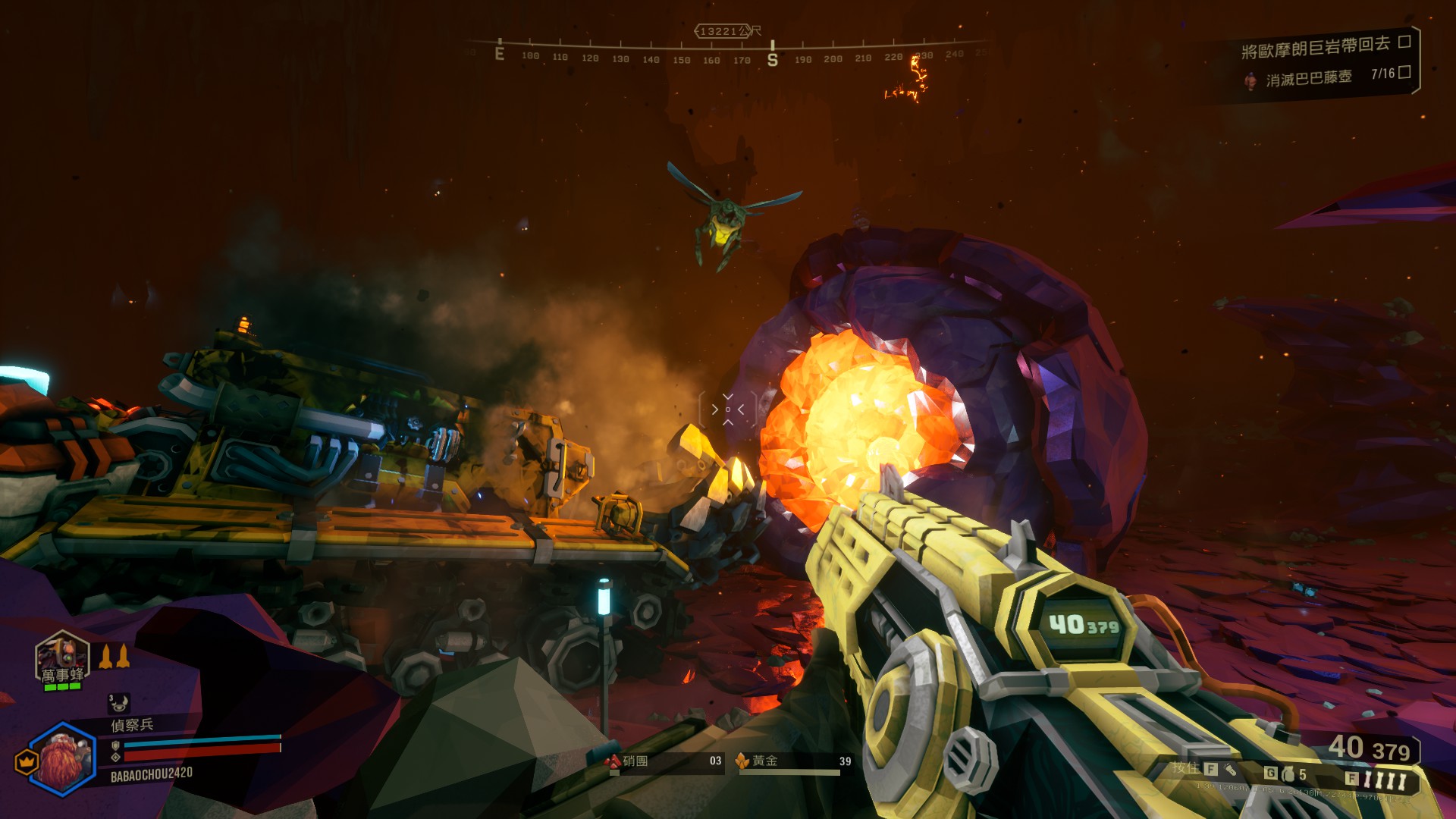Click the flashlight icon
This screenshot has height=819, width=1456.
(x=1230, y=770)
